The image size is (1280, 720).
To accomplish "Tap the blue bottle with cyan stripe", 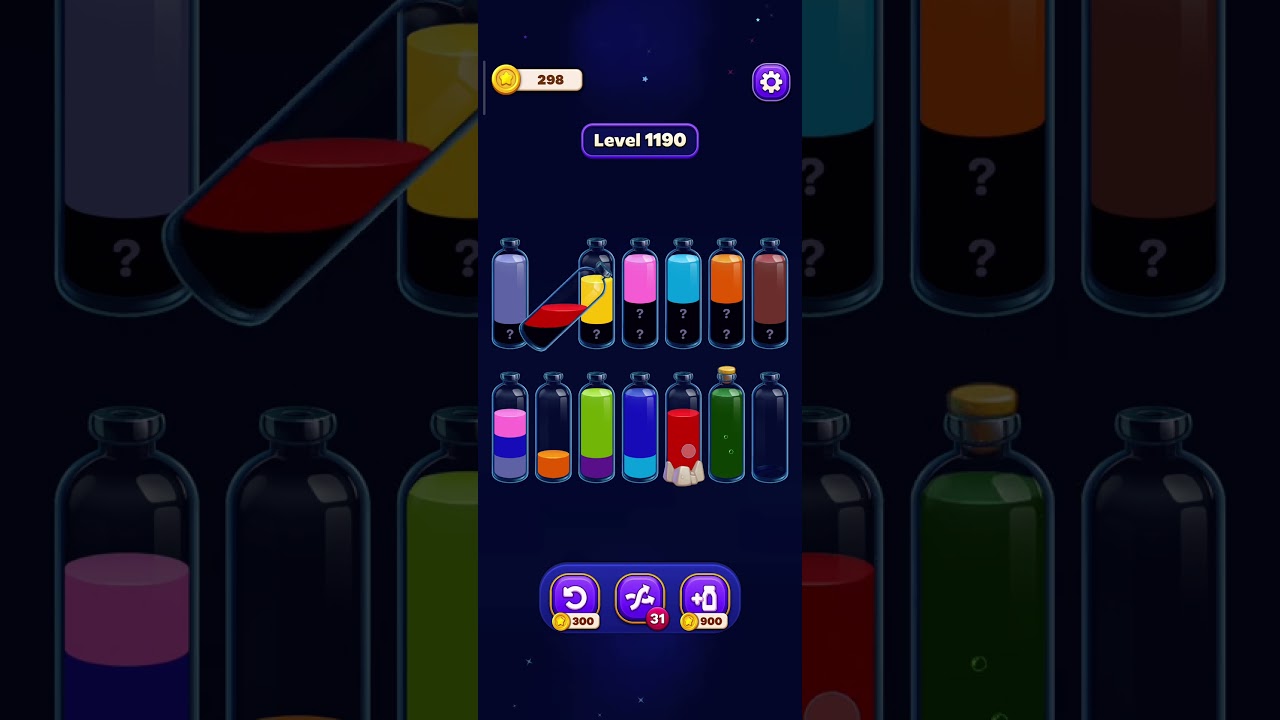I will click(640, 430).
